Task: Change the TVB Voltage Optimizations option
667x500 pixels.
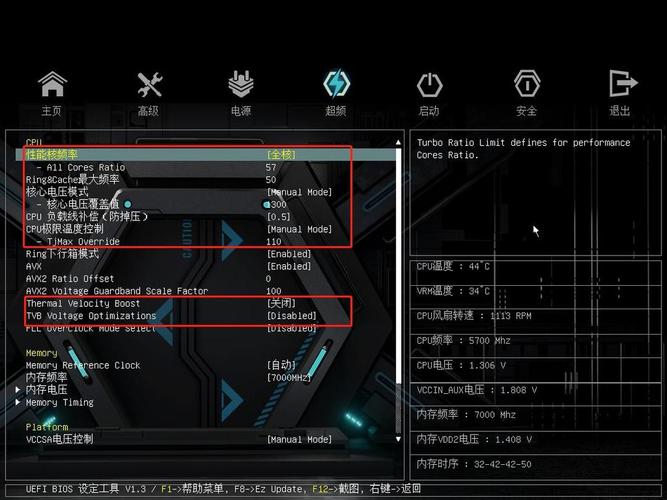Action: coord(292,316)
